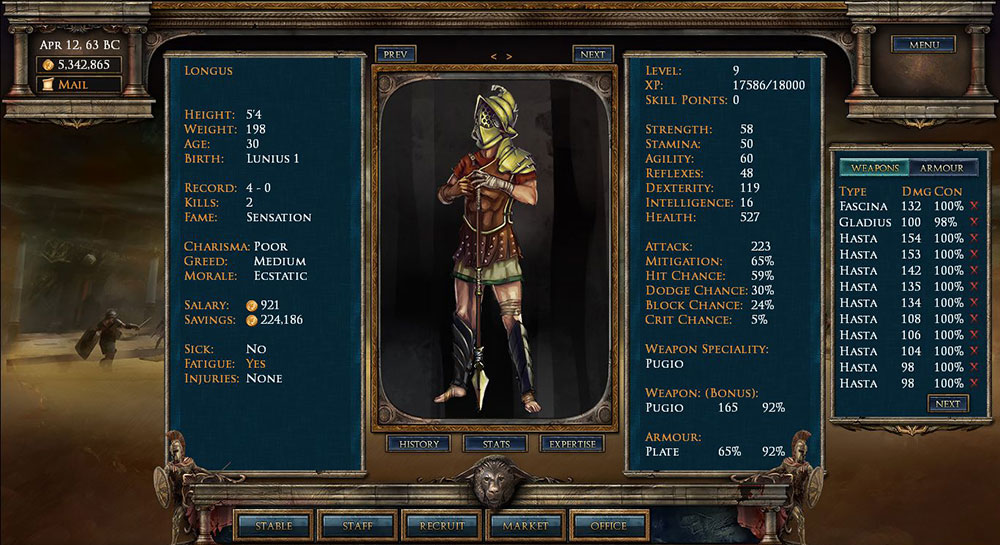Open the Expertise panel
Image resolution: width=1000 pixels, height=545 pixels.
point(572,443)
